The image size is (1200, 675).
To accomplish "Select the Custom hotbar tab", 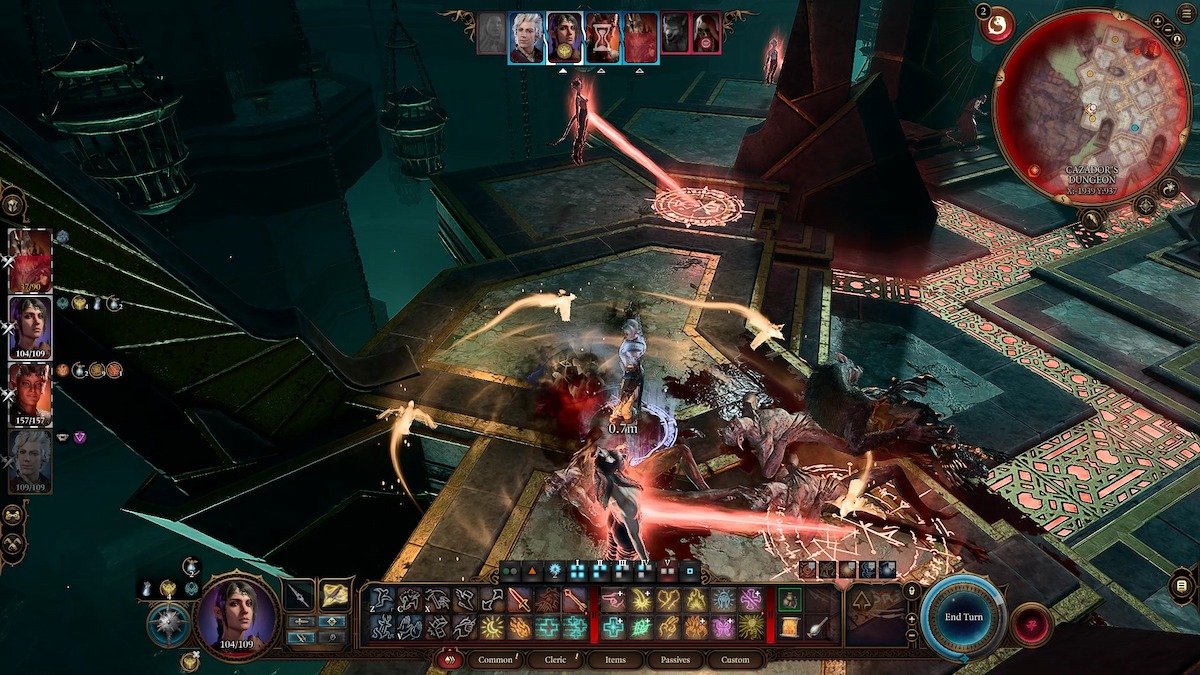I will coord(734,660).
